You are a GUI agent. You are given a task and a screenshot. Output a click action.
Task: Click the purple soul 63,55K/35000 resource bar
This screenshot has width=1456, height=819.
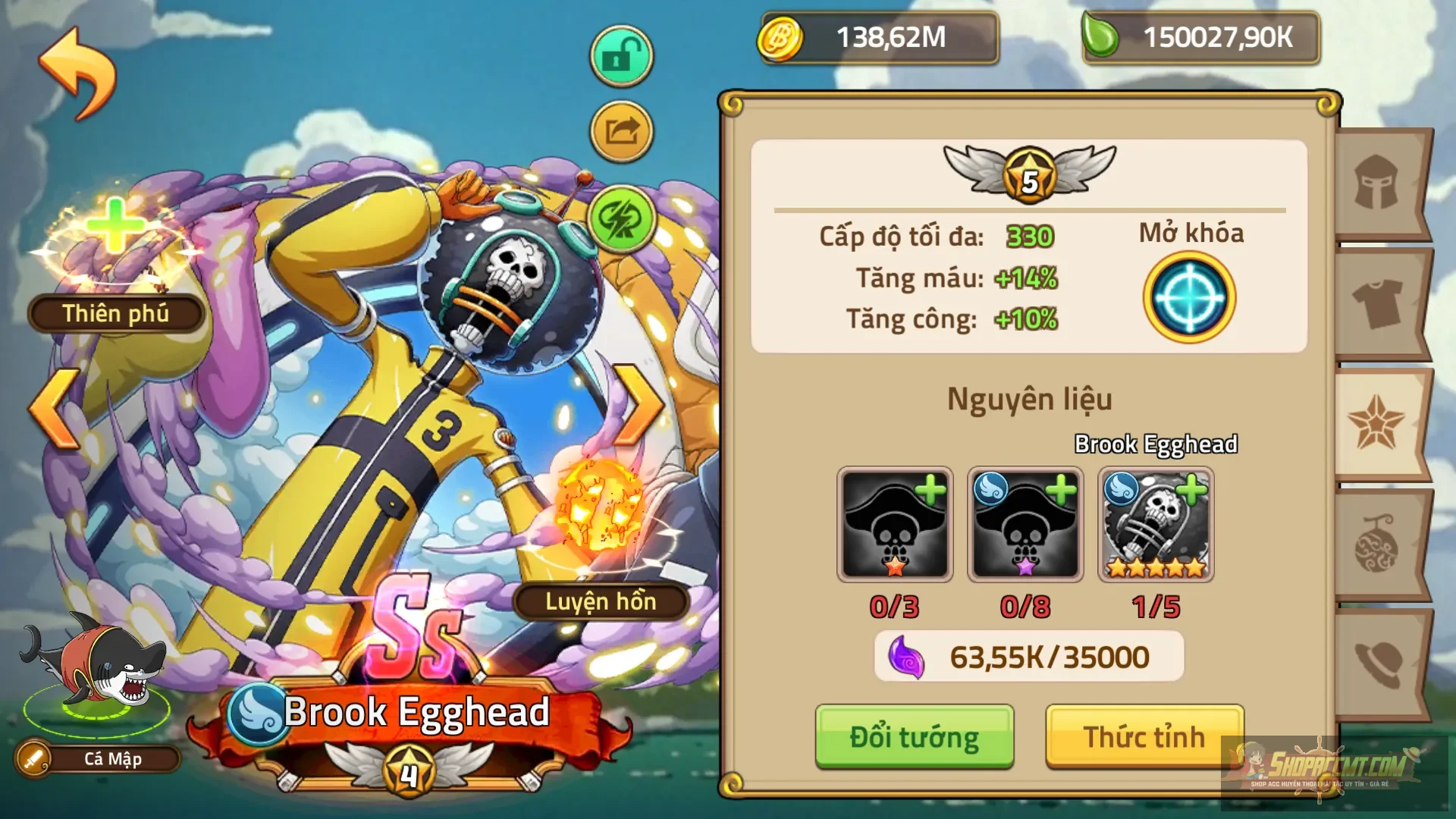click(1028, 656)
